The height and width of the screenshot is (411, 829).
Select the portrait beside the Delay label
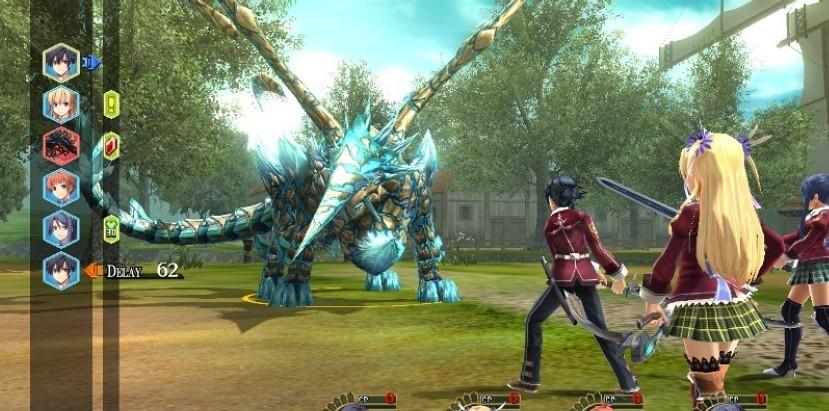click(x=61, y=270)
